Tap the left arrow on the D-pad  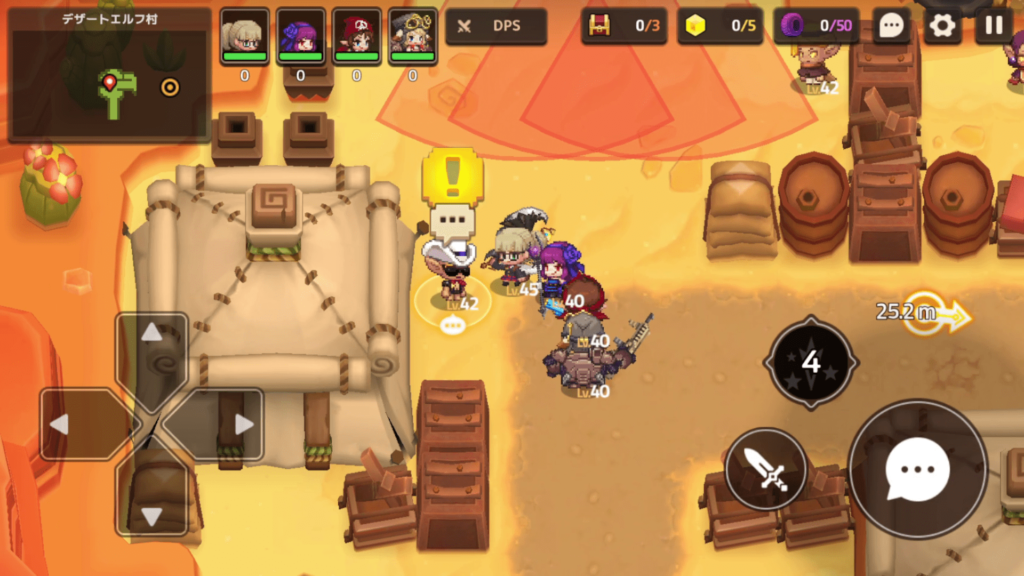click(x=78, y=424)
